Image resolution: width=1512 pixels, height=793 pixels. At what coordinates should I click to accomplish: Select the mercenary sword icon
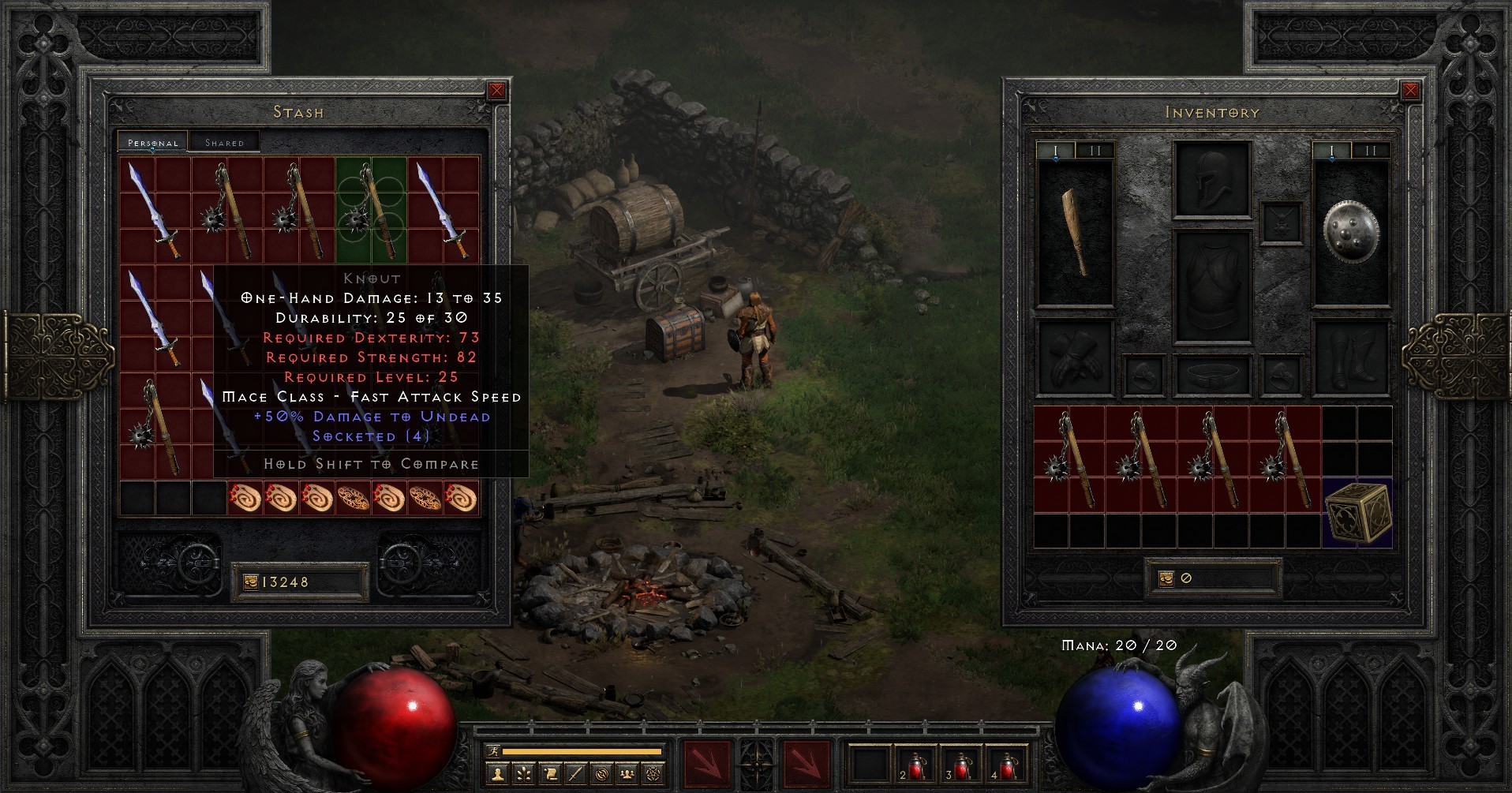pyautogui.click(x=575, y=776)
